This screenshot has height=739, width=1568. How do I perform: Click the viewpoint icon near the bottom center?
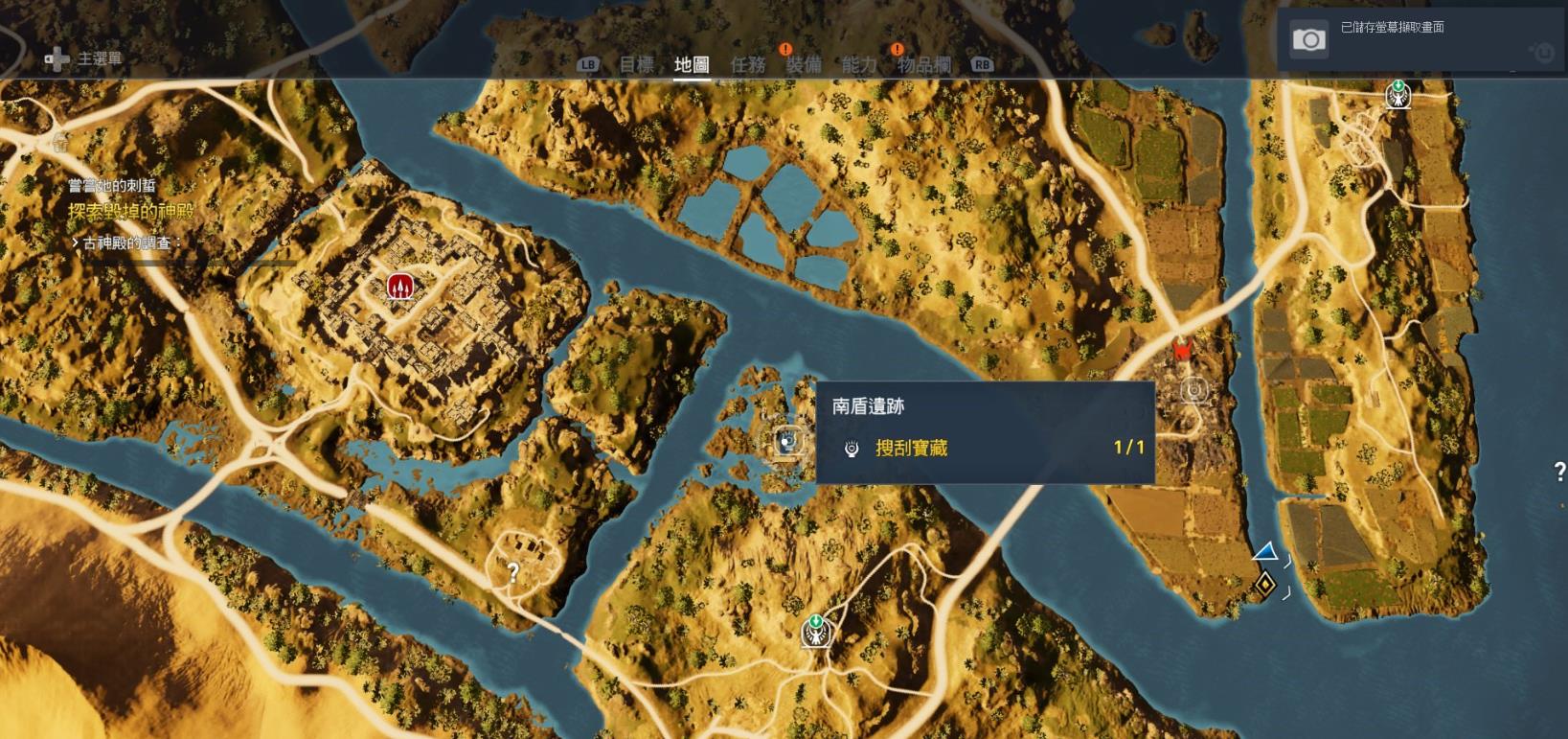coord(816,632)
